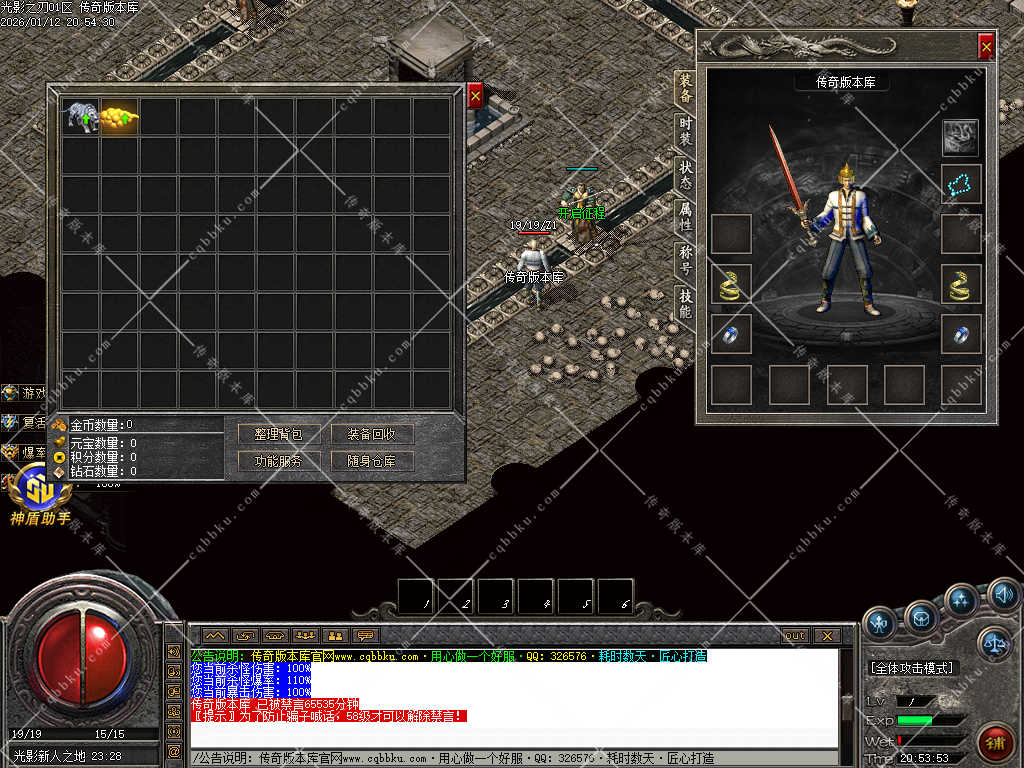Viewport: 1024px width, 768px height.
Task: Open 装备回收 equipment recycling
Action: 372,434
